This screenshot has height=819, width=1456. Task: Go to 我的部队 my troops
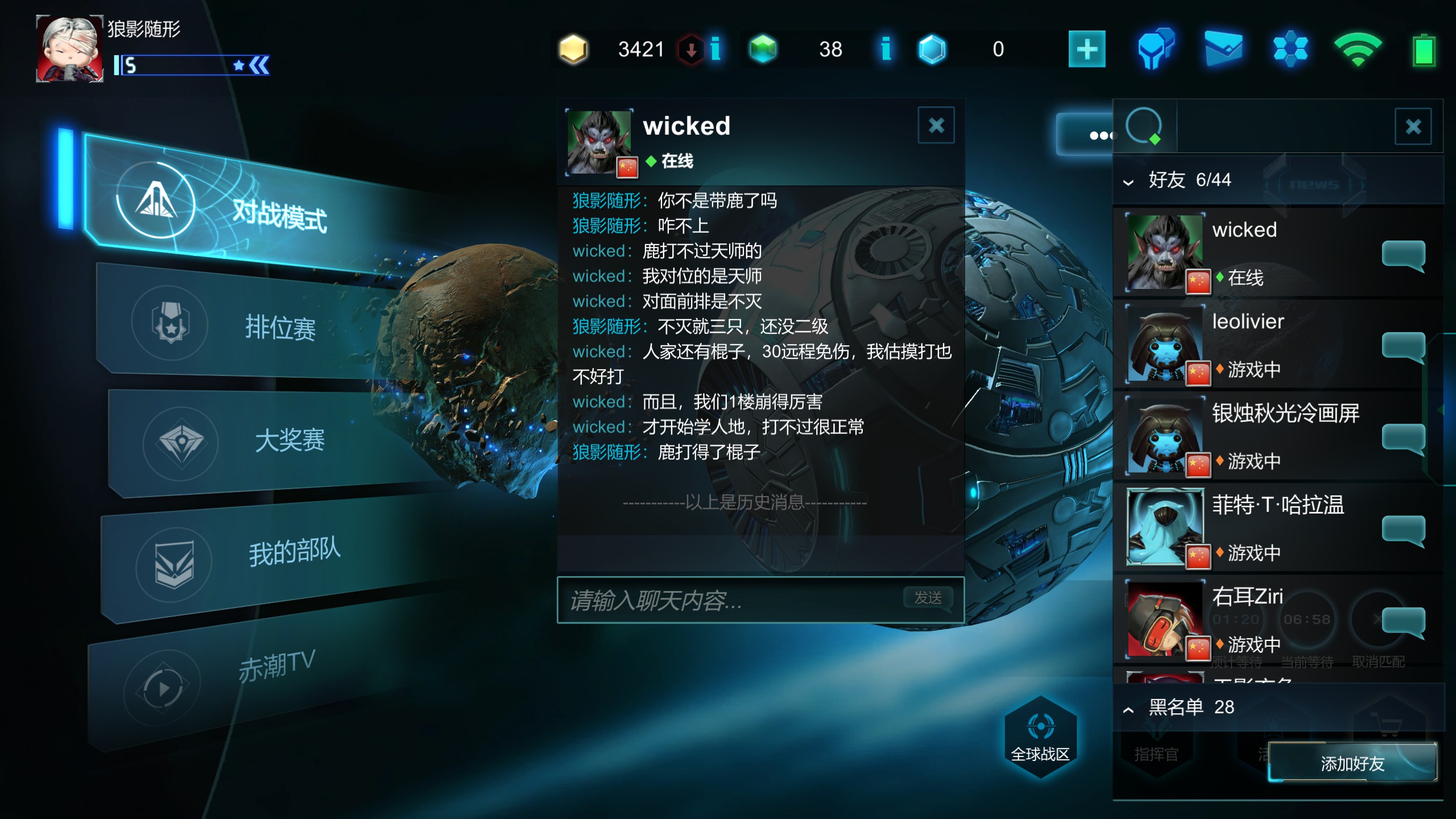(x=293, y=552)
